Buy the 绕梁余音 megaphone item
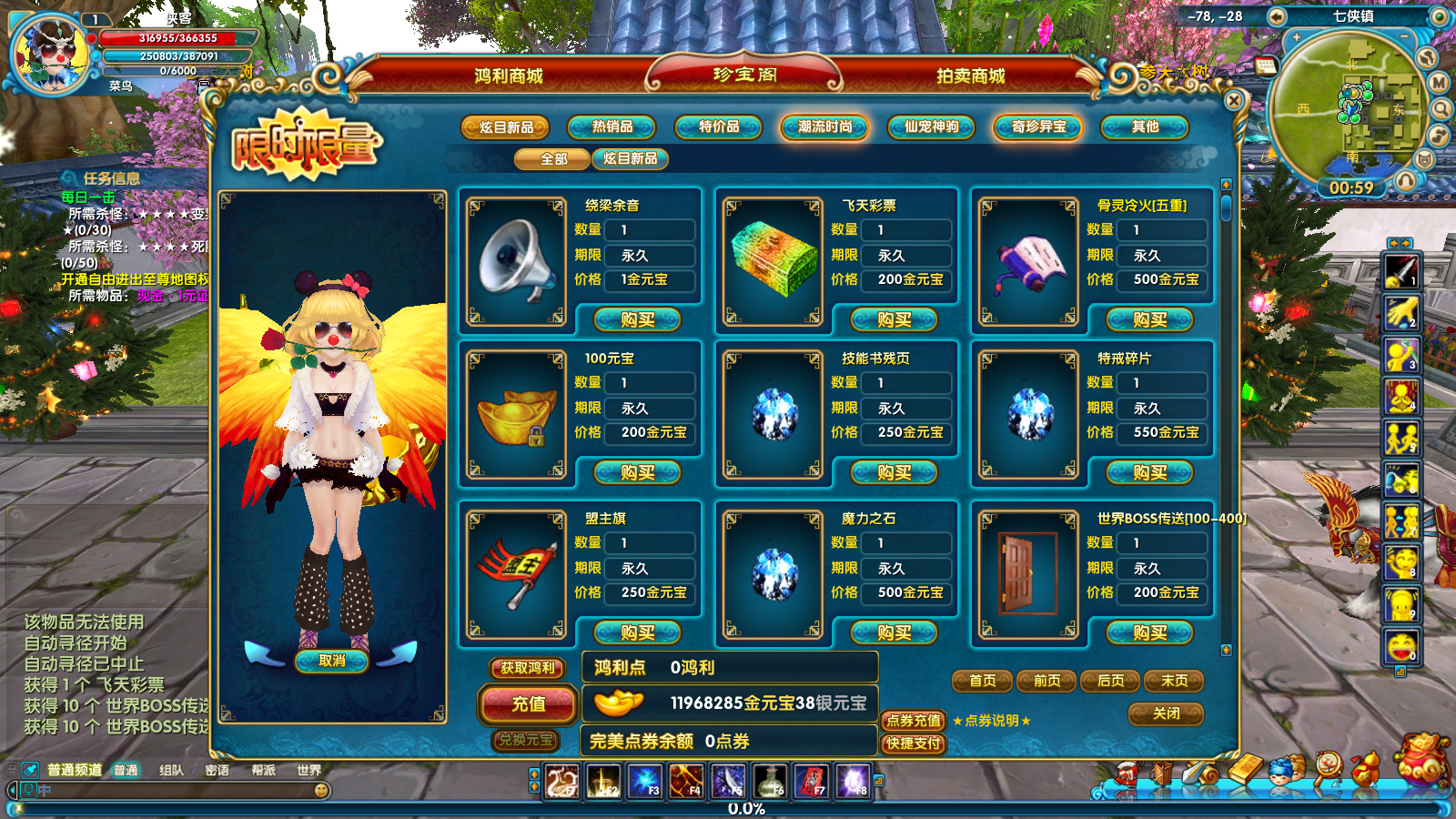 [x=637, y=319]
